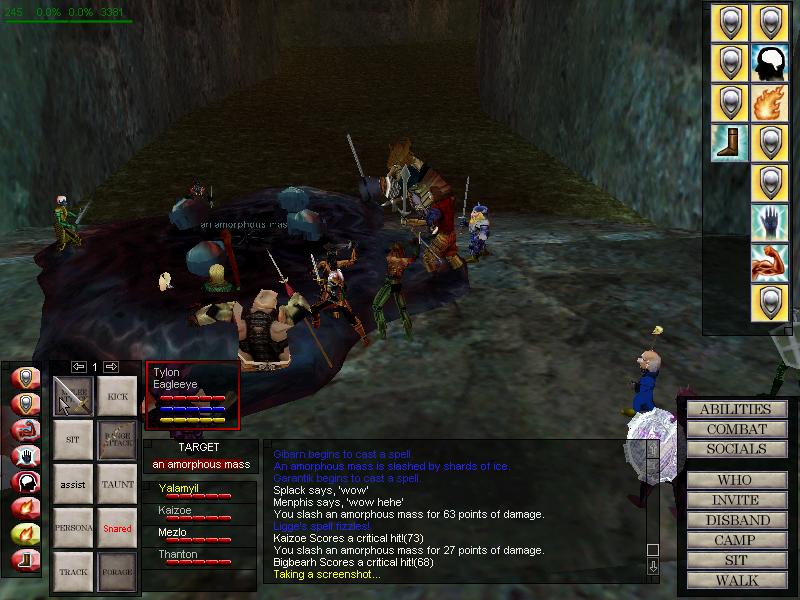Open the Abilities panel
Viewport: 800px width, 600px height.
735,409
